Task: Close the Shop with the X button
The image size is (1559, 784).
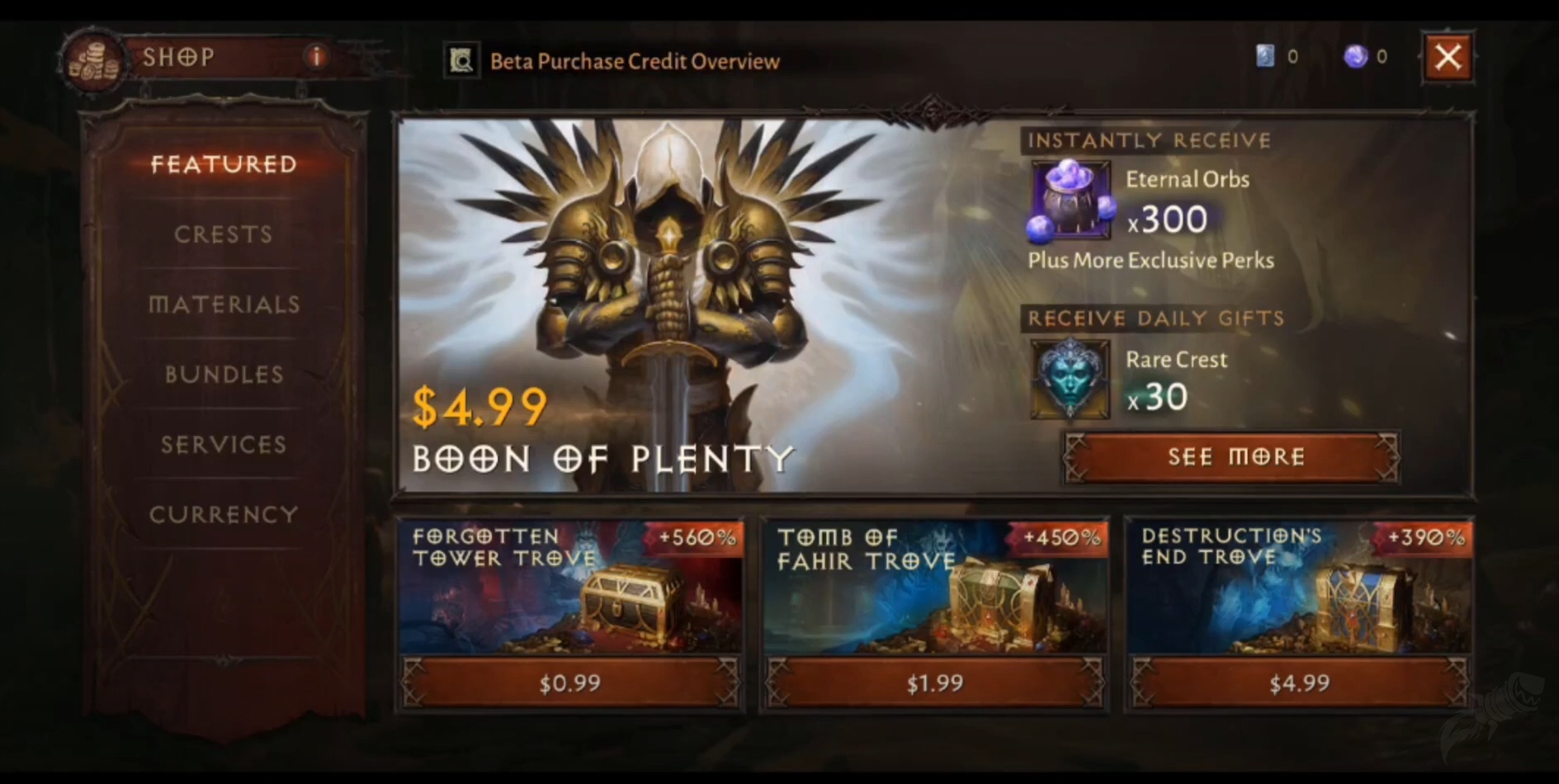Action: click(1448, 57)
